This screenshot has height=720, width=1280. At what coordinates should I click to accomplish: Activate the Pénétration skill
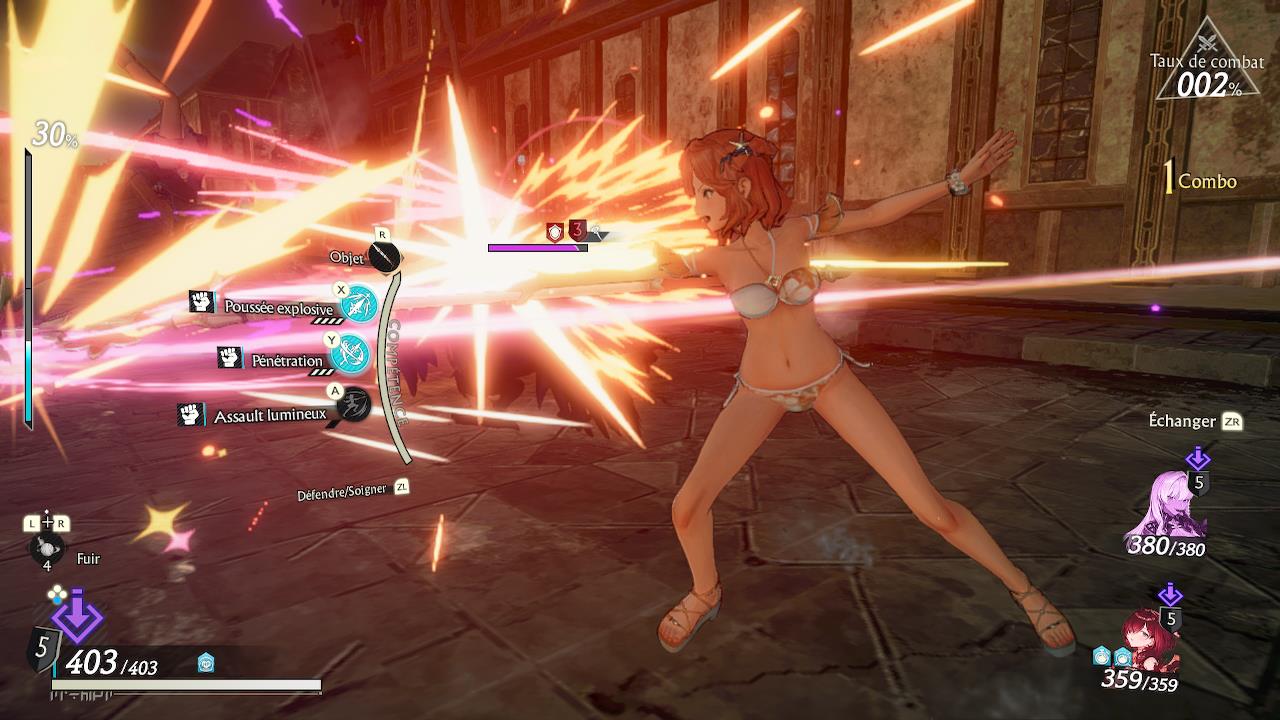click(x=350, y=353)
